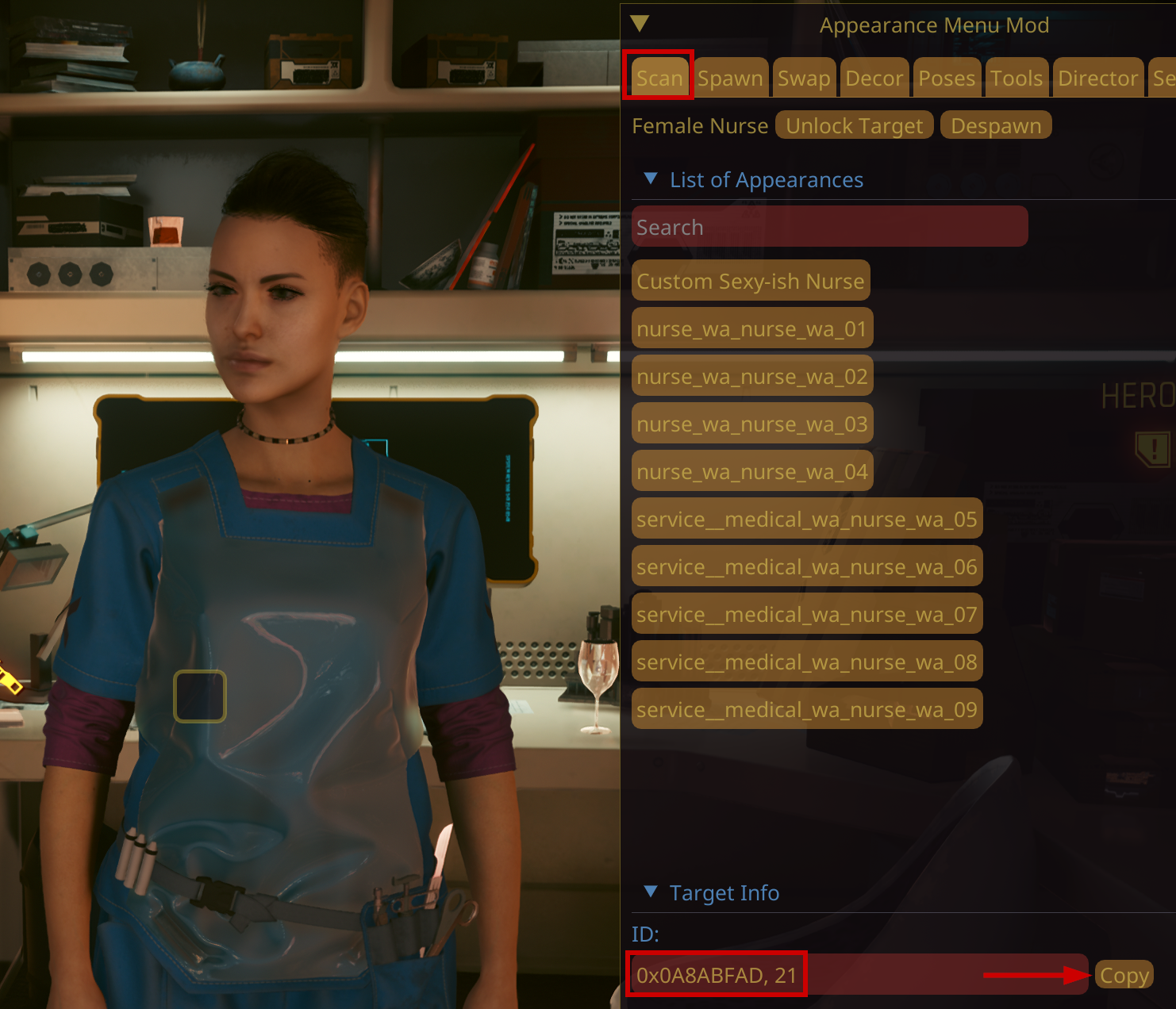This screenshot has width=1176, height=1009.
Task: Open the Spawn tab
Action: pos(730,78)
